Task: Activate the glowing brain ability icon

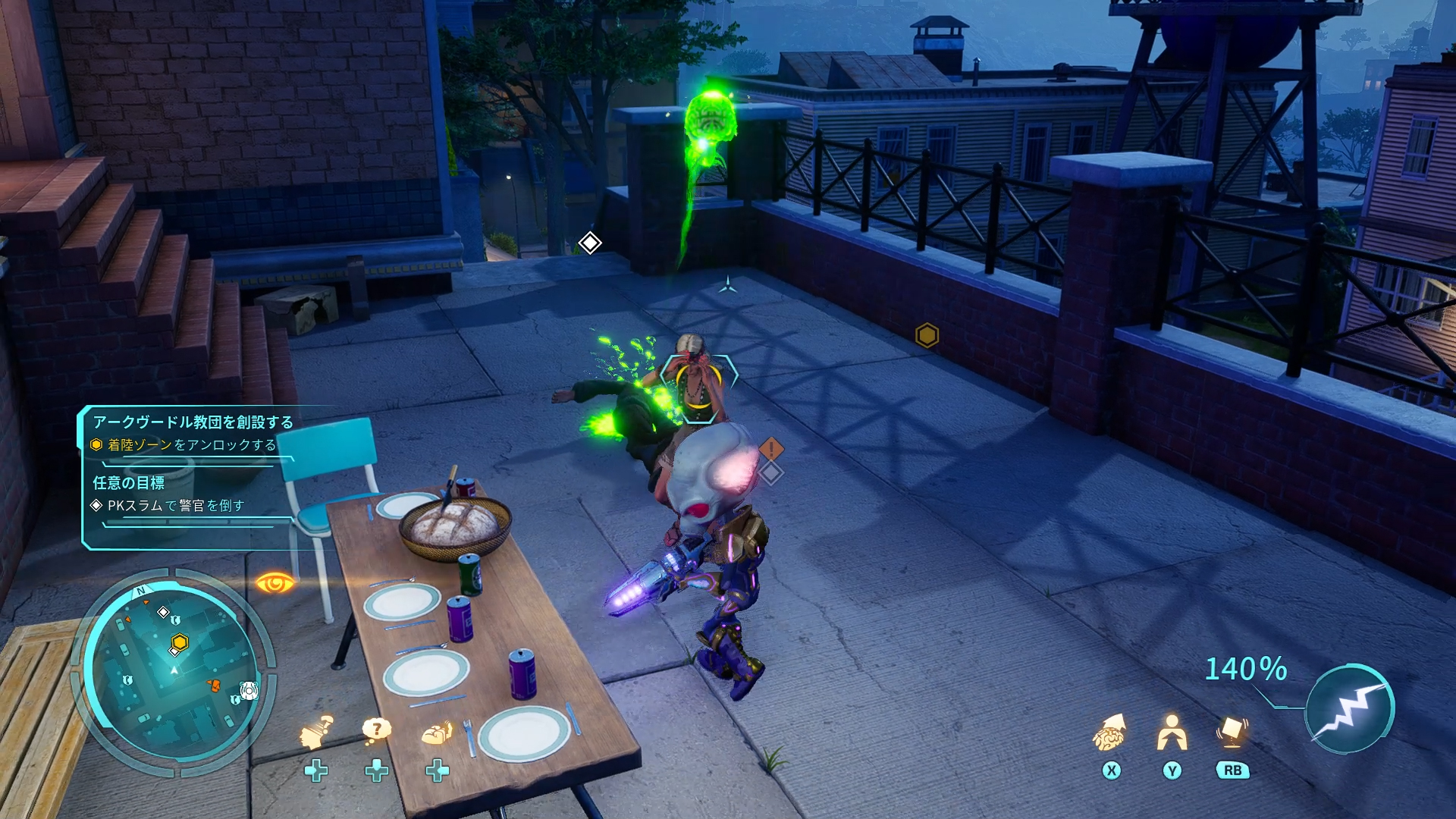Action: tap(437, 733)
